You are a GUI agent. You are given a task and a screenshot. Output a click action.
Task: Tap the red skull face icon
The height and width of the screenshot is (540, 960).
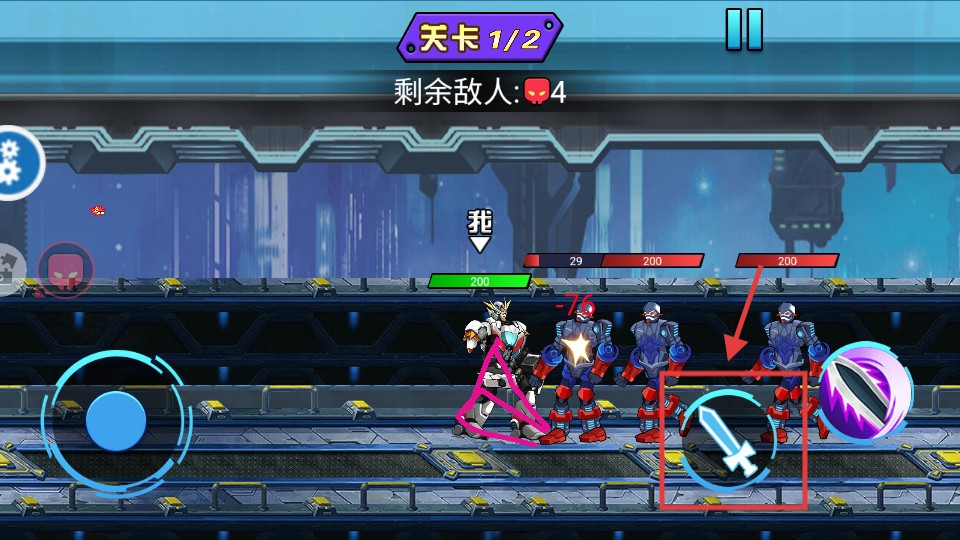coord(65,270)
